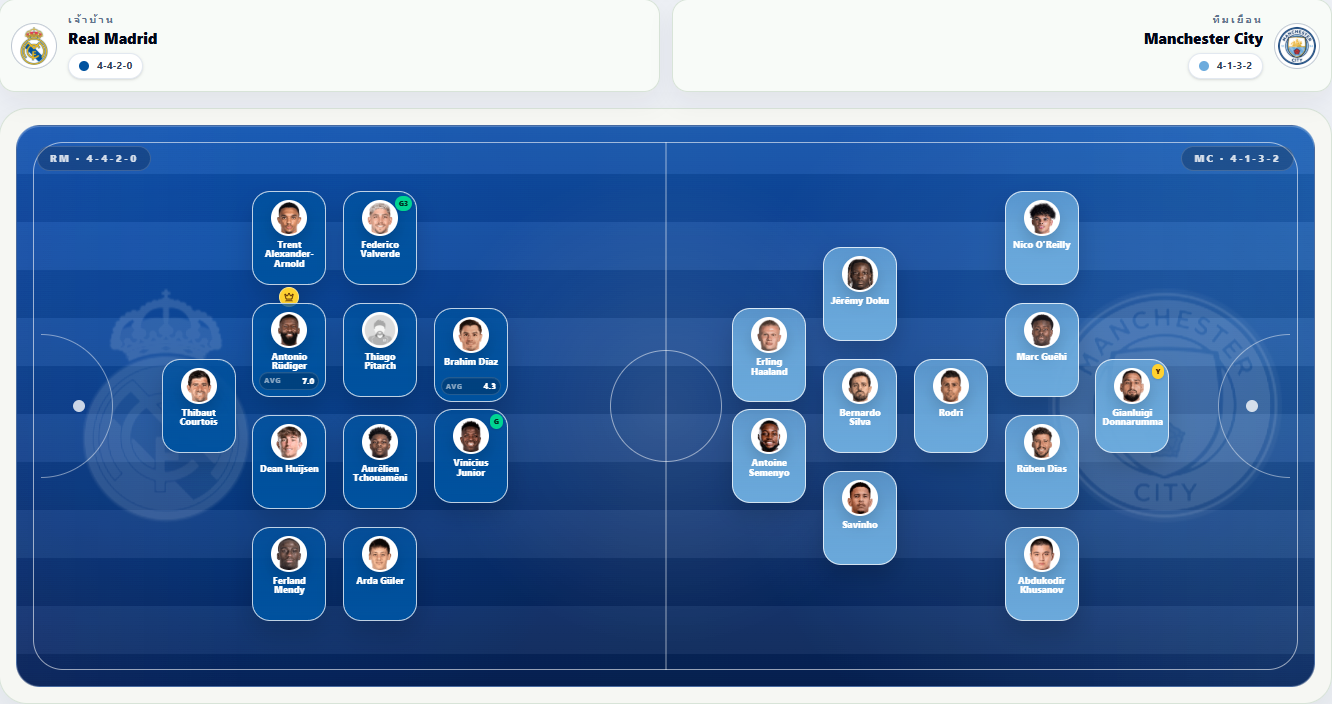Screen dimensions: 1332x704
Task: Show Gianluigi Donnarumma's goalkeeper card
Action: (1132, 405)
